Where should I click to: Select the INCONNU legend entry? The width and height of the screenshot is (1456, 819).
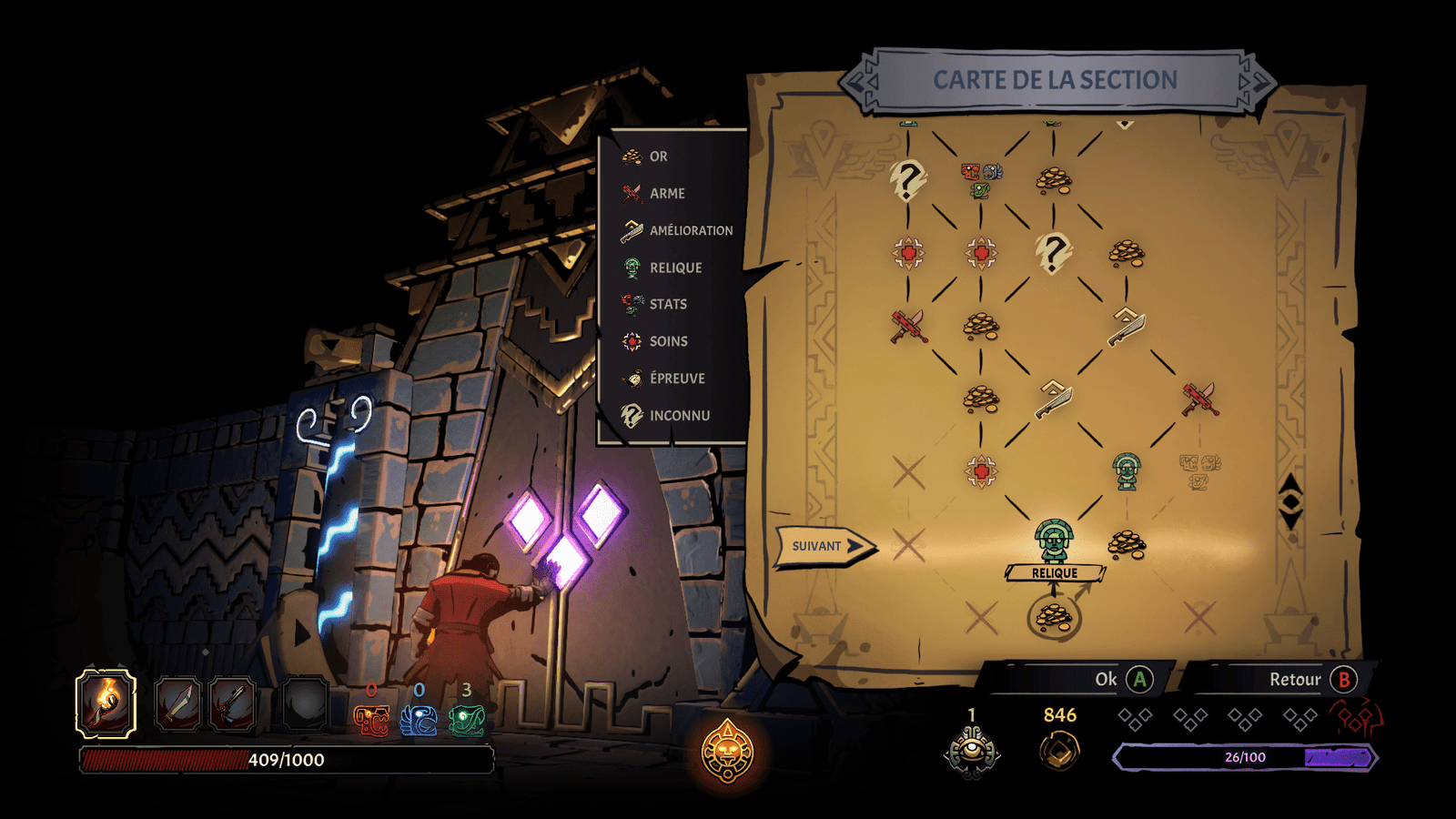(x=679, y=416)
